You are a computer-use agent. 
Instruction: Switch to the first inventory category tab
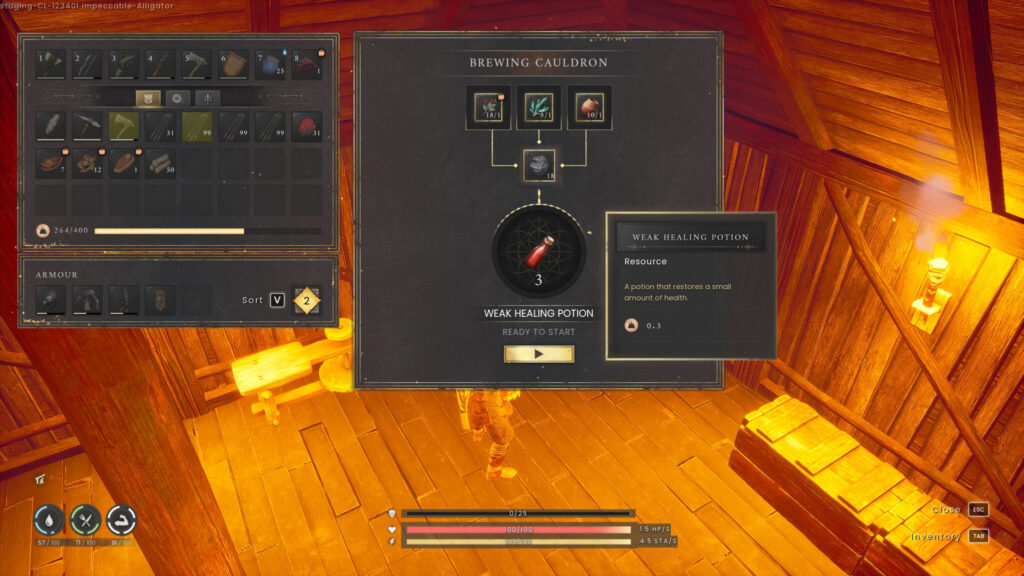pos(149,98)
